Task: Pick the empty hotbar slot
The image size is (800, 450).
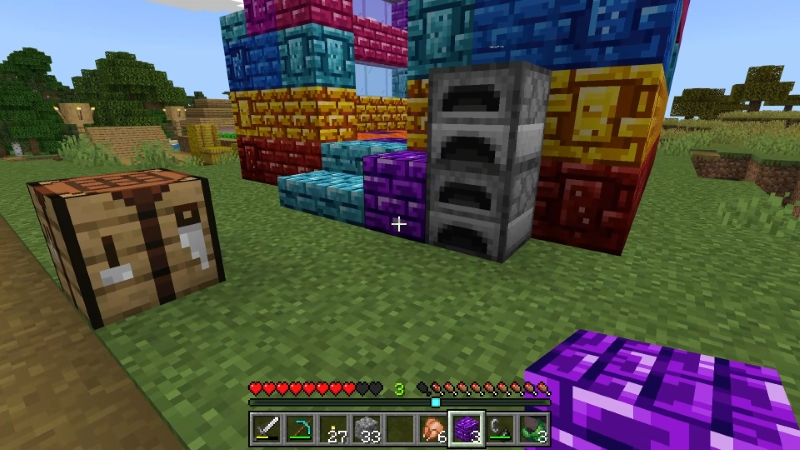Action: (x=399, y=428)
